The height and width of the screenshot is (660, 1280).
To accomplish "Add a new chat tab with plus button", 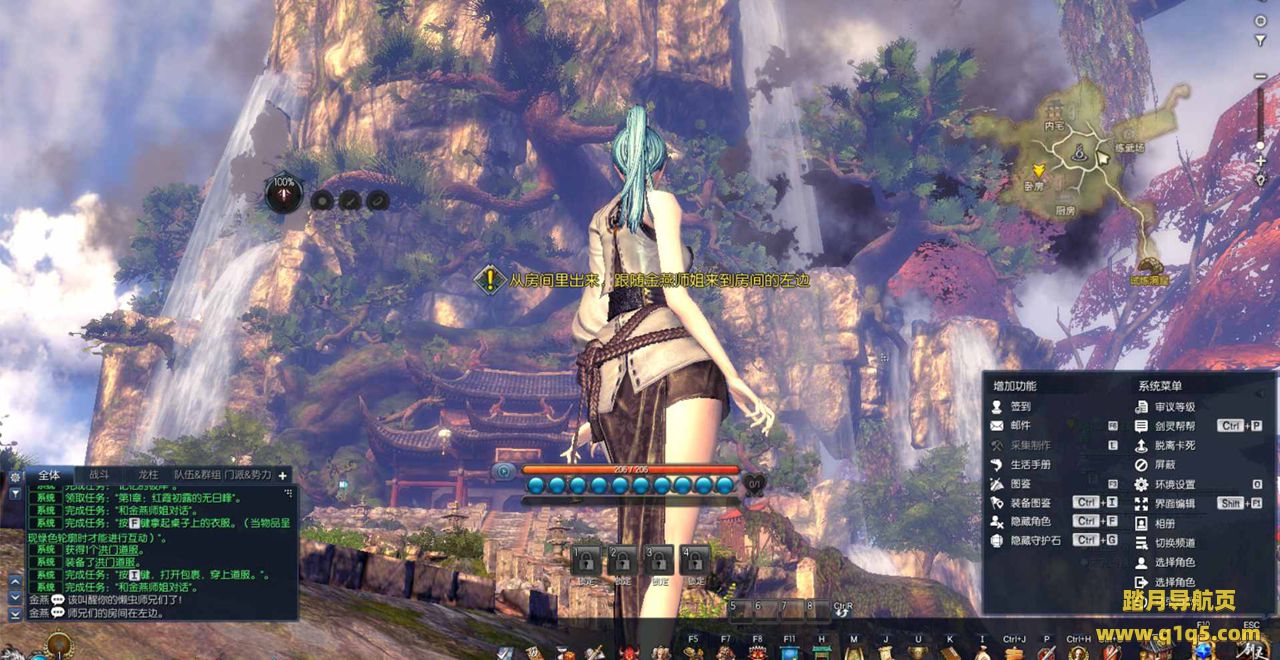I will 283,476.
